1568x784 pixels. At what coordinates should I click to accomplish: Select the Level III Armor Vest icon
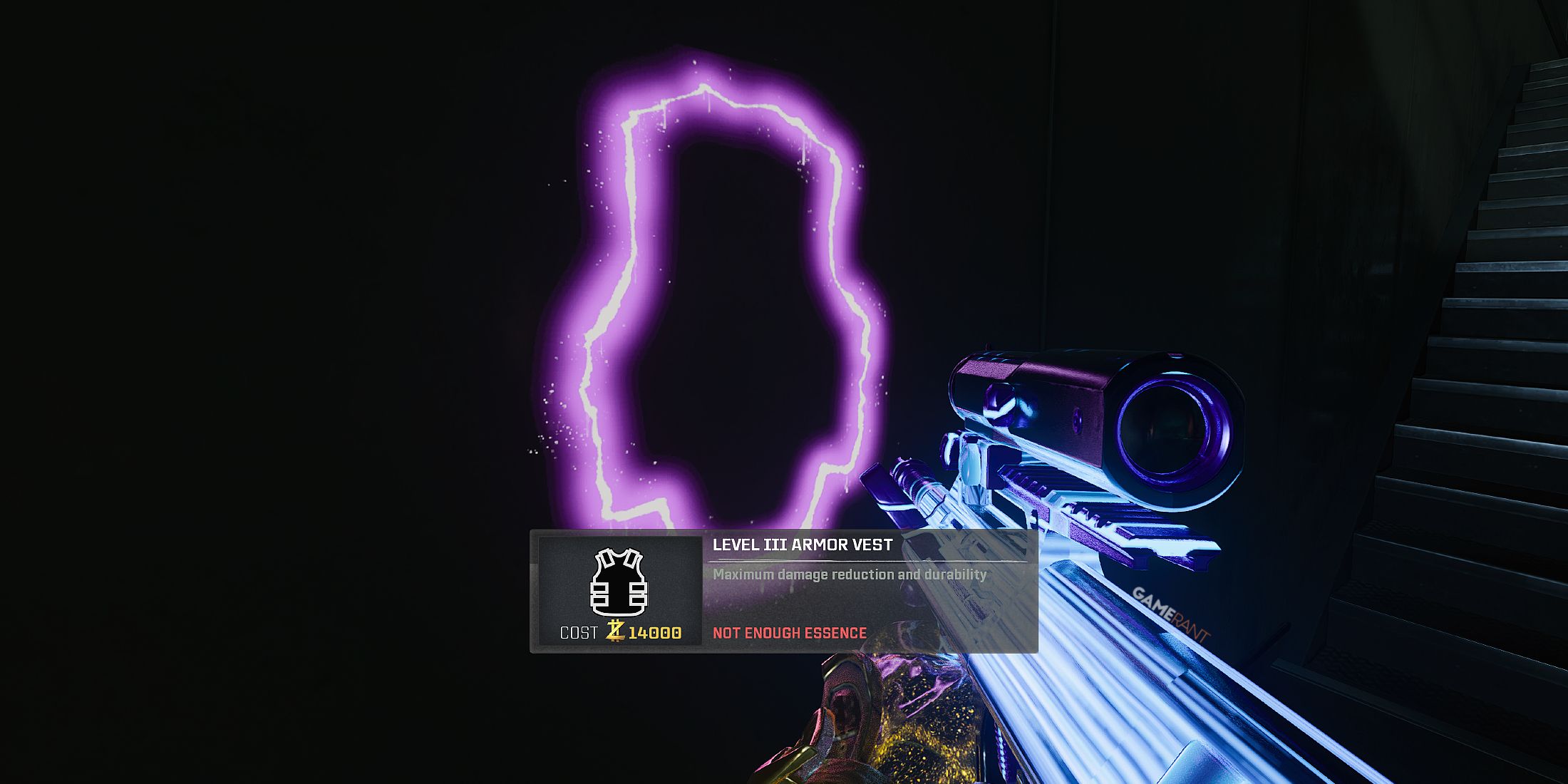click(x=619, y=582)
